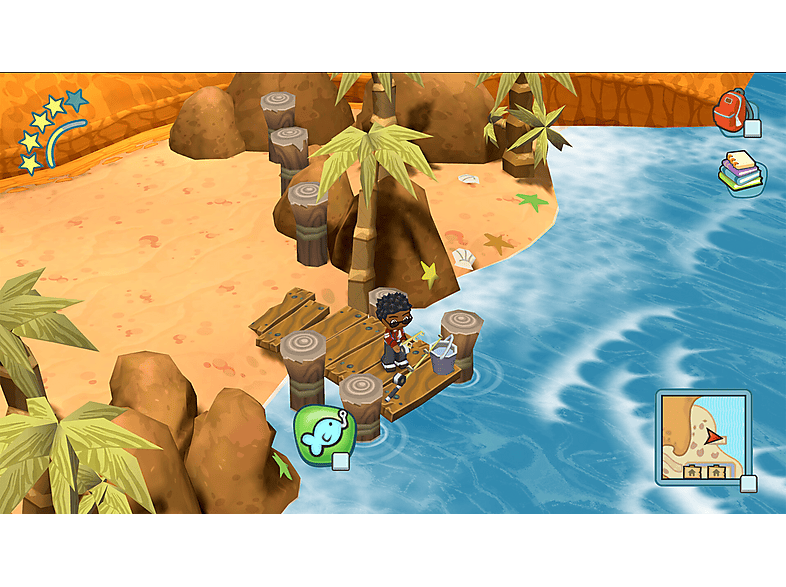Open the stack of books journal

(741, 173)
